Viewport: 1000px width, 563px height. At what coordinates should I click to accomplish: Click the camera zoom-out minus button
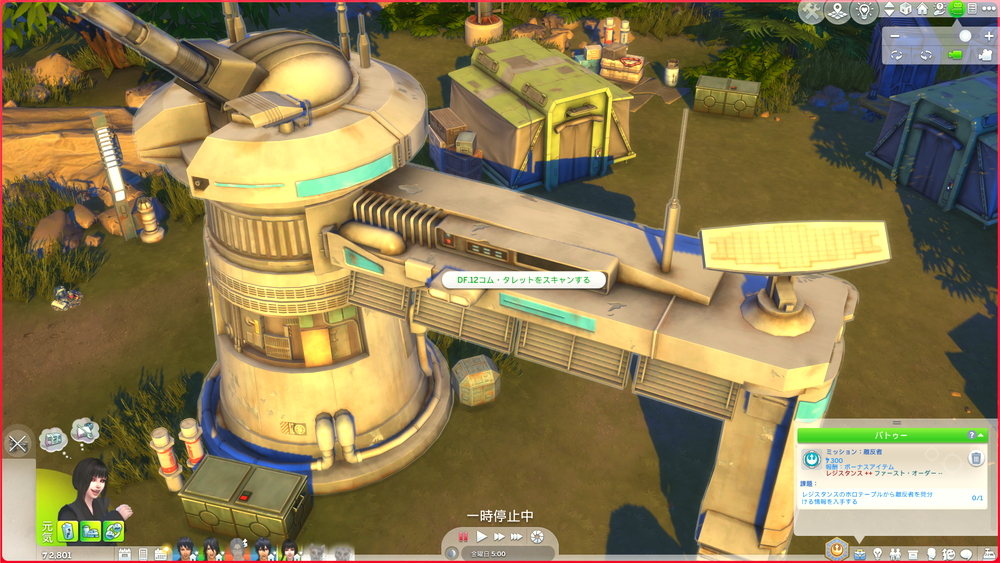[x=895, y=35]
